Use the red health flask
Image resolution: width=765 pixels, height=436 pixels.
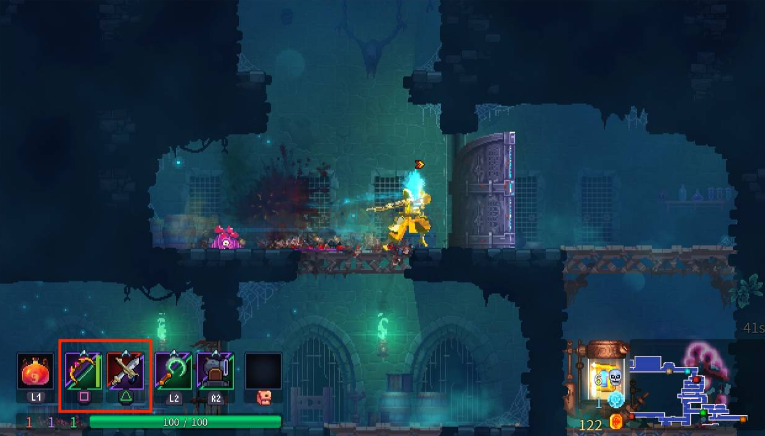pyautogui.click(x=35, y=371)
